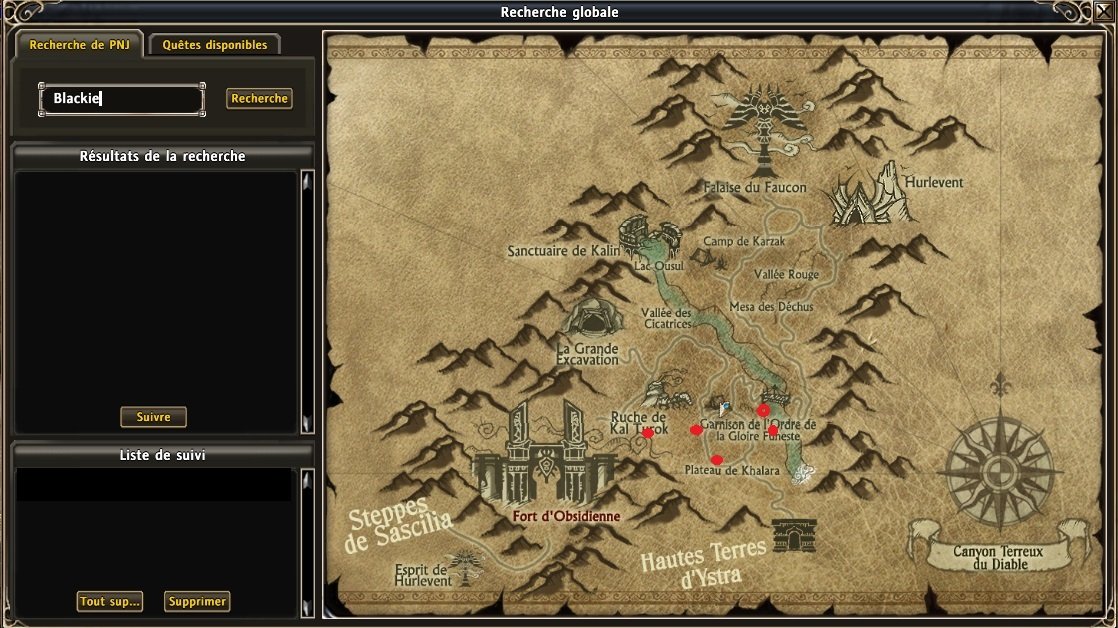Select the red marker at Ruche de Kal Turok

[x=648, y=433]
